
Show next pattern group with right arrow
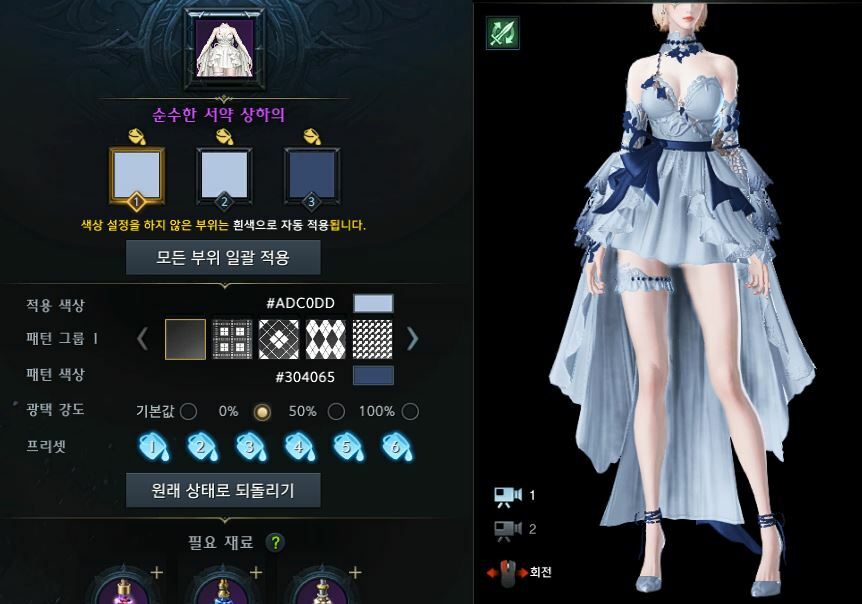[412, 340]
